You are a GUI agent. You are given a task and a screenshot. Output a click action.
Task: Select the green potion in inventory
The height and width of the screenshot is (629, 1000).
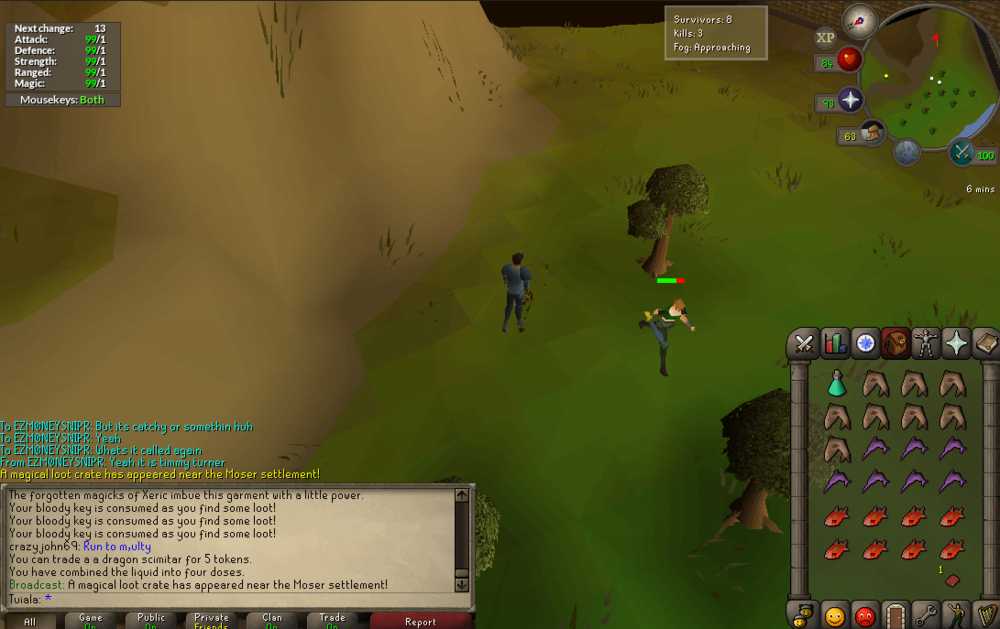[837, 383]
